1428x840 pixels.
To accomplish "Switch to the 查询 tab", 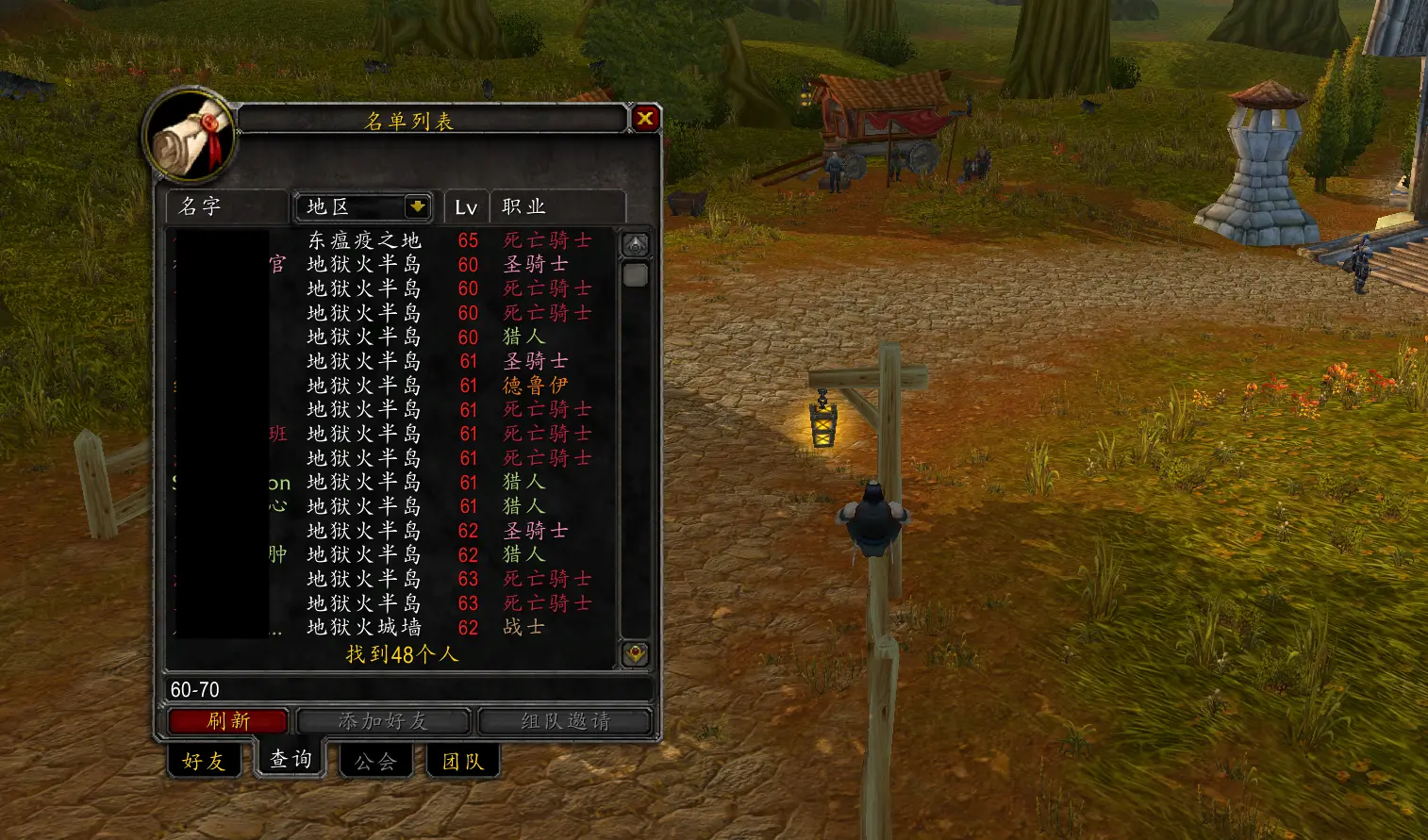I will (x=291, y=759).
